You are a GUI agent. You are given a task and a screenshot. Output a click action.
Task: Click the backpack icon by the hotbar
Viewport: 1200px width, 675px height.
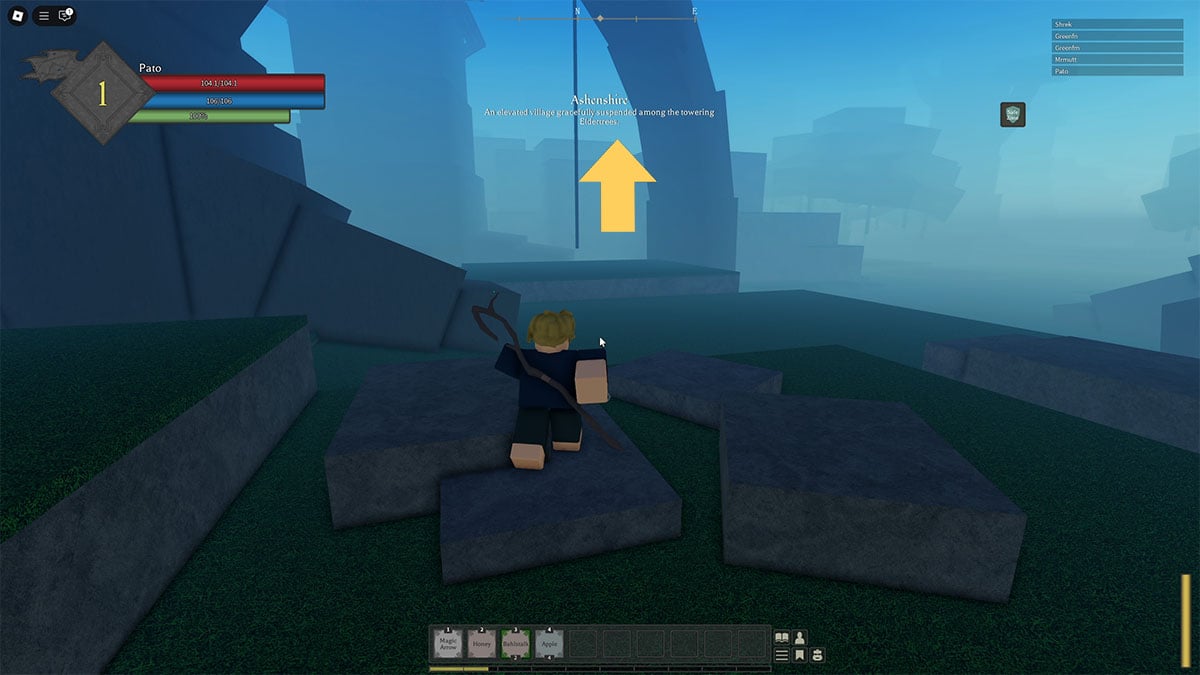pos(817,655)
